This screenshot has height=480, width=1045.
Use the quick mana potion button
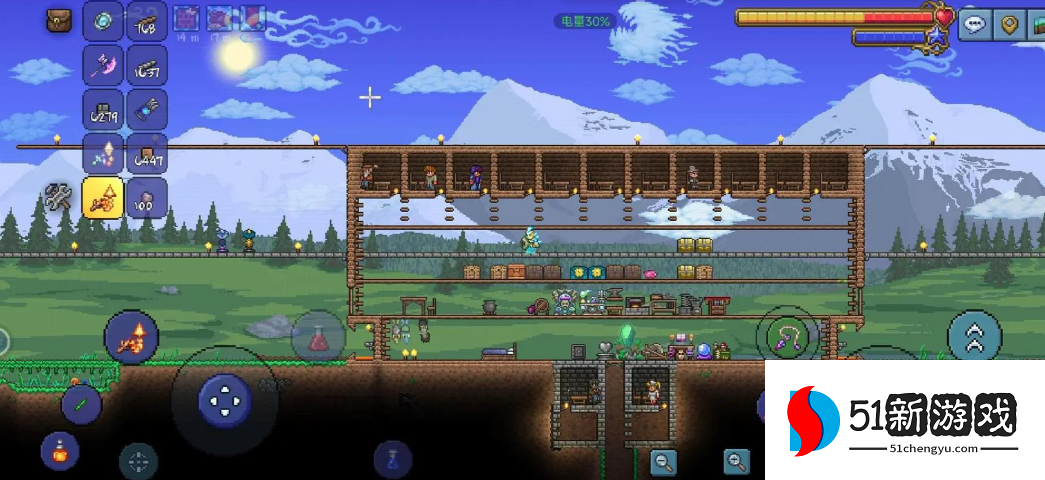[x=393, y=459]
